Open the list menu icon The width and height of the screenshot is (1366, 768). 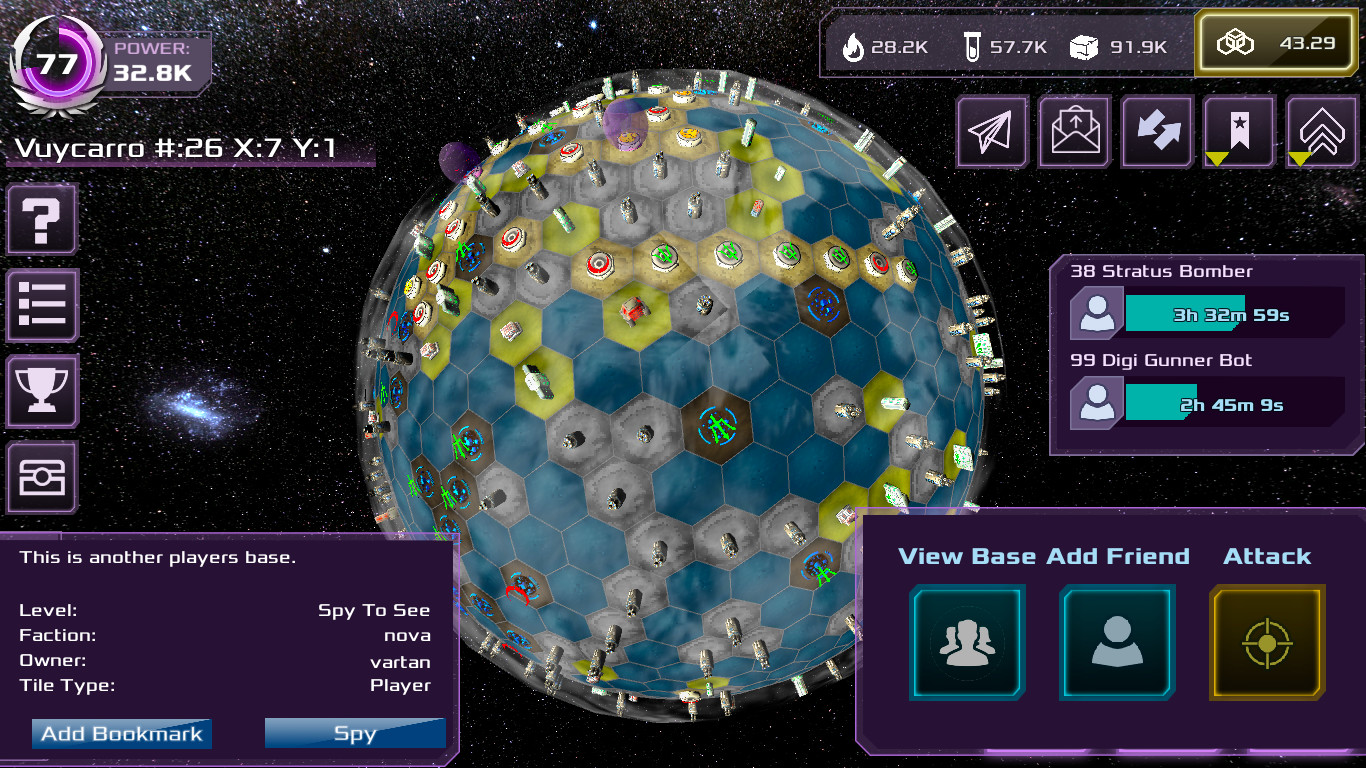tap(42, 305)
